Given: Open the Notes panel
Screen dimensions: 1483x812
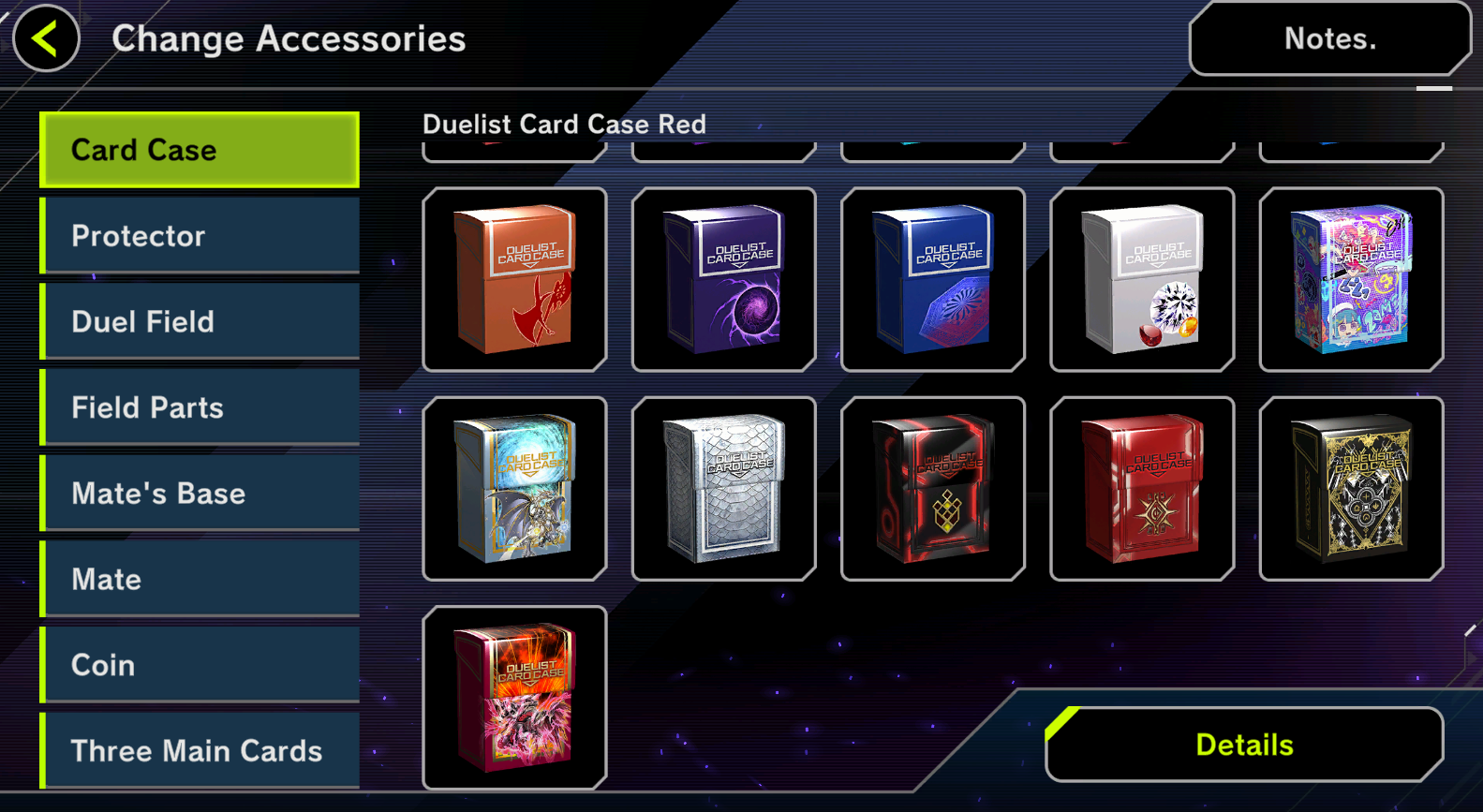Looking at the screenshot, I should tap(1328, 38).
